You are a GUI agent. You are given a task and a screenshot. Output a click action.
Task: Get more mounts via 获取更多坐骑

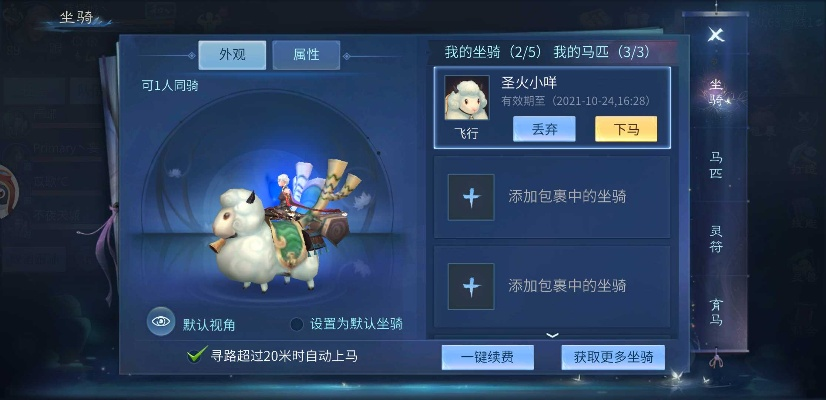pos(613,357)
